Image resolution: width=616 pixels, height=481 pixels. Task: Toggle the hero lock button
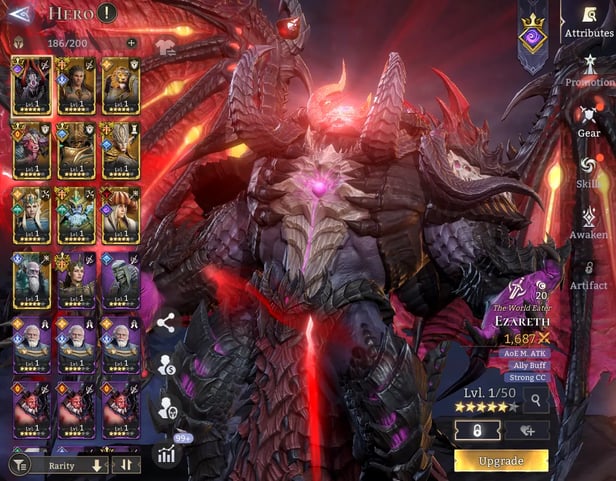pyautogui.click(x=477, y=430)
